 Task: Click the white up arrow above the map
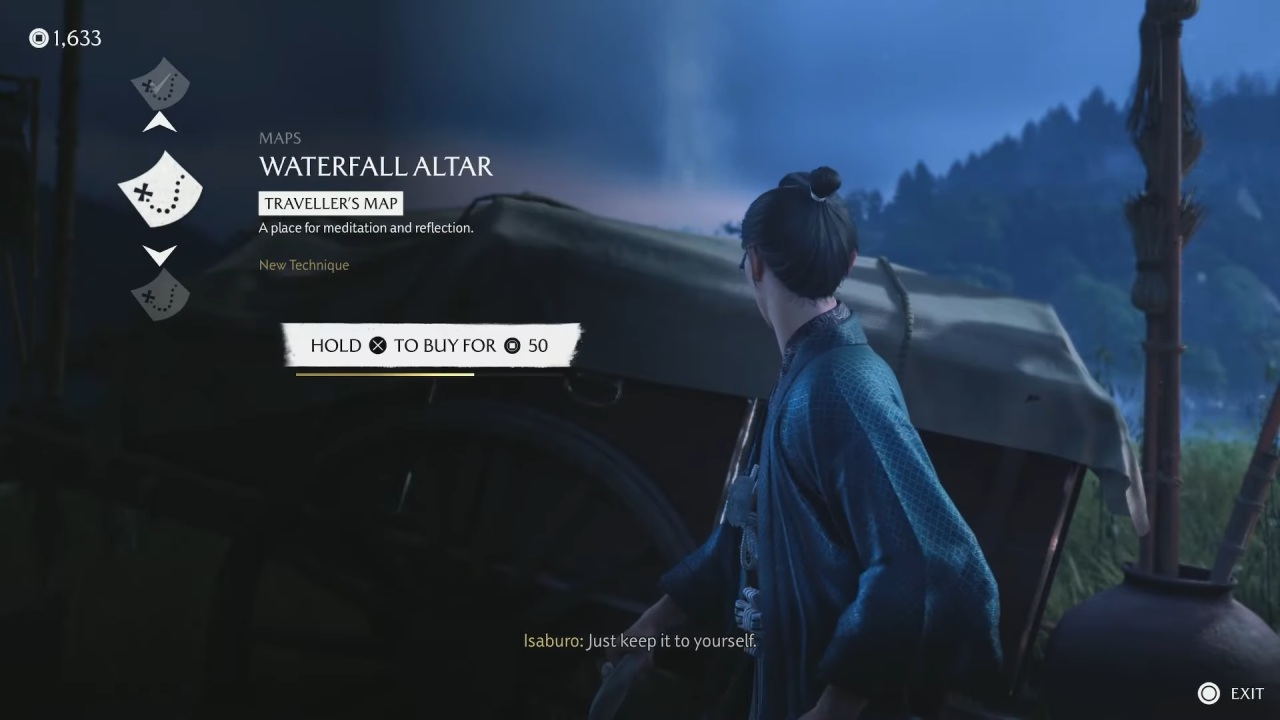[160, 123]
